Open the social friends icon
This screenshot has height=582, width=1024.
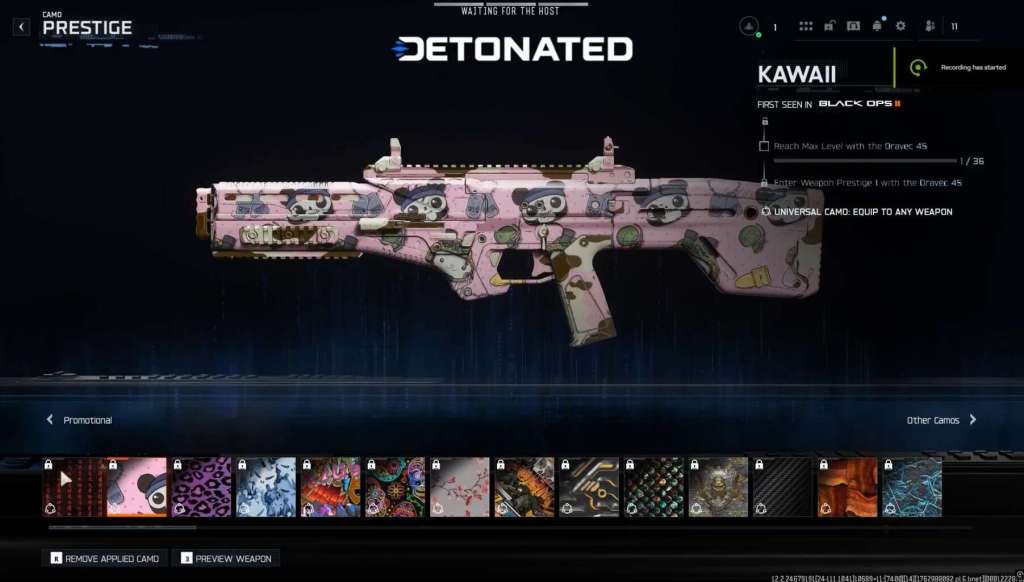click(x=930, y=26)
